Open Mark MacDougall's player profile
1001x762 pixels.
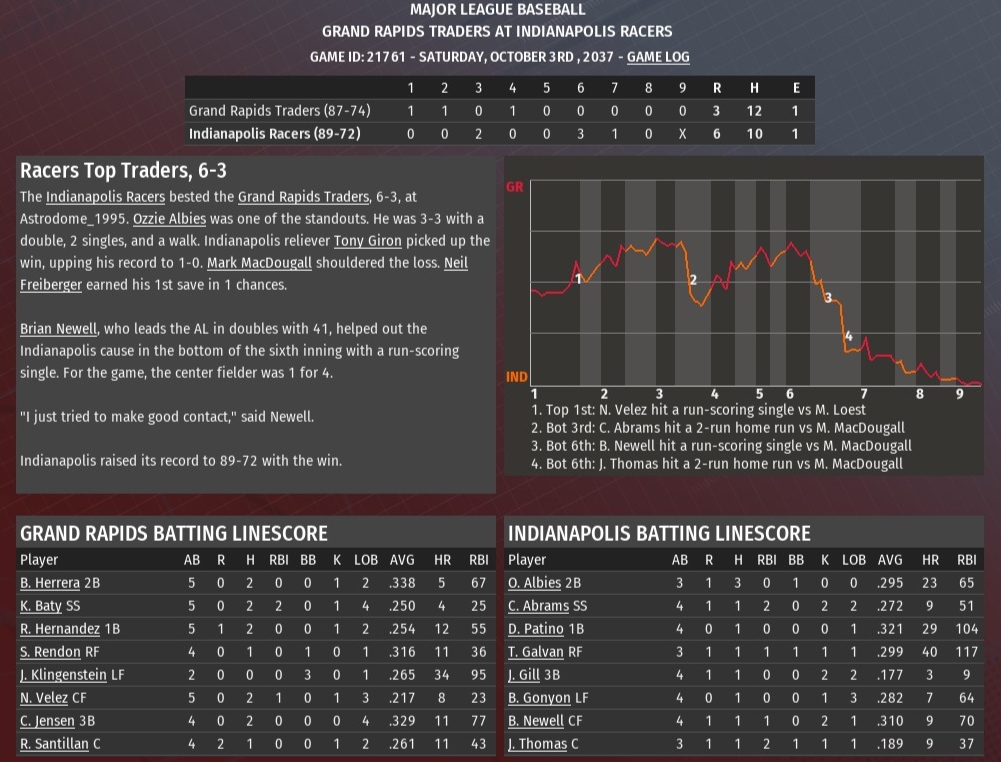[x=253, y=263]
